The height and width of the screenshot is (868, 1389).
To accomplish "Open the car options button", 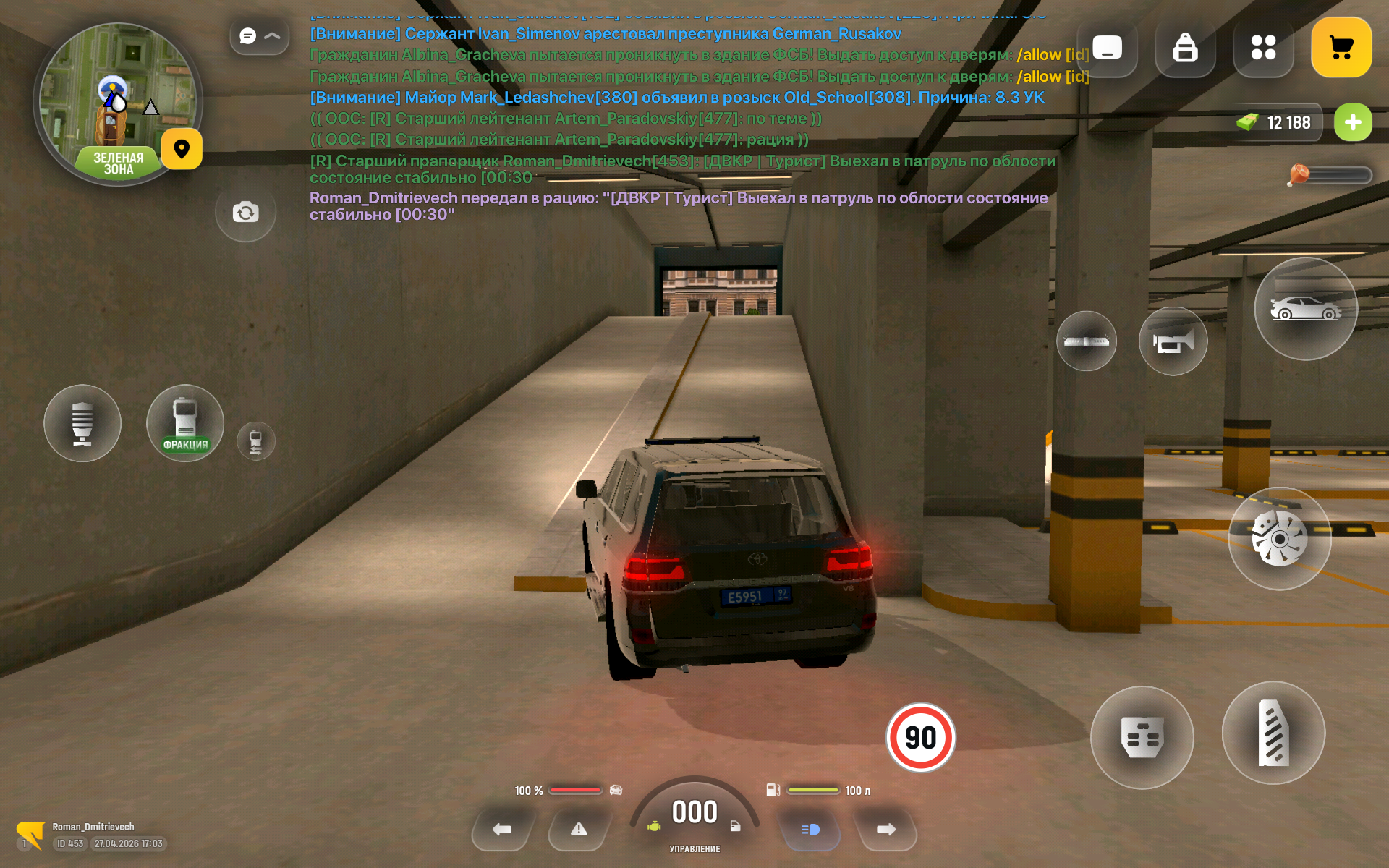I will point(1306,309).
